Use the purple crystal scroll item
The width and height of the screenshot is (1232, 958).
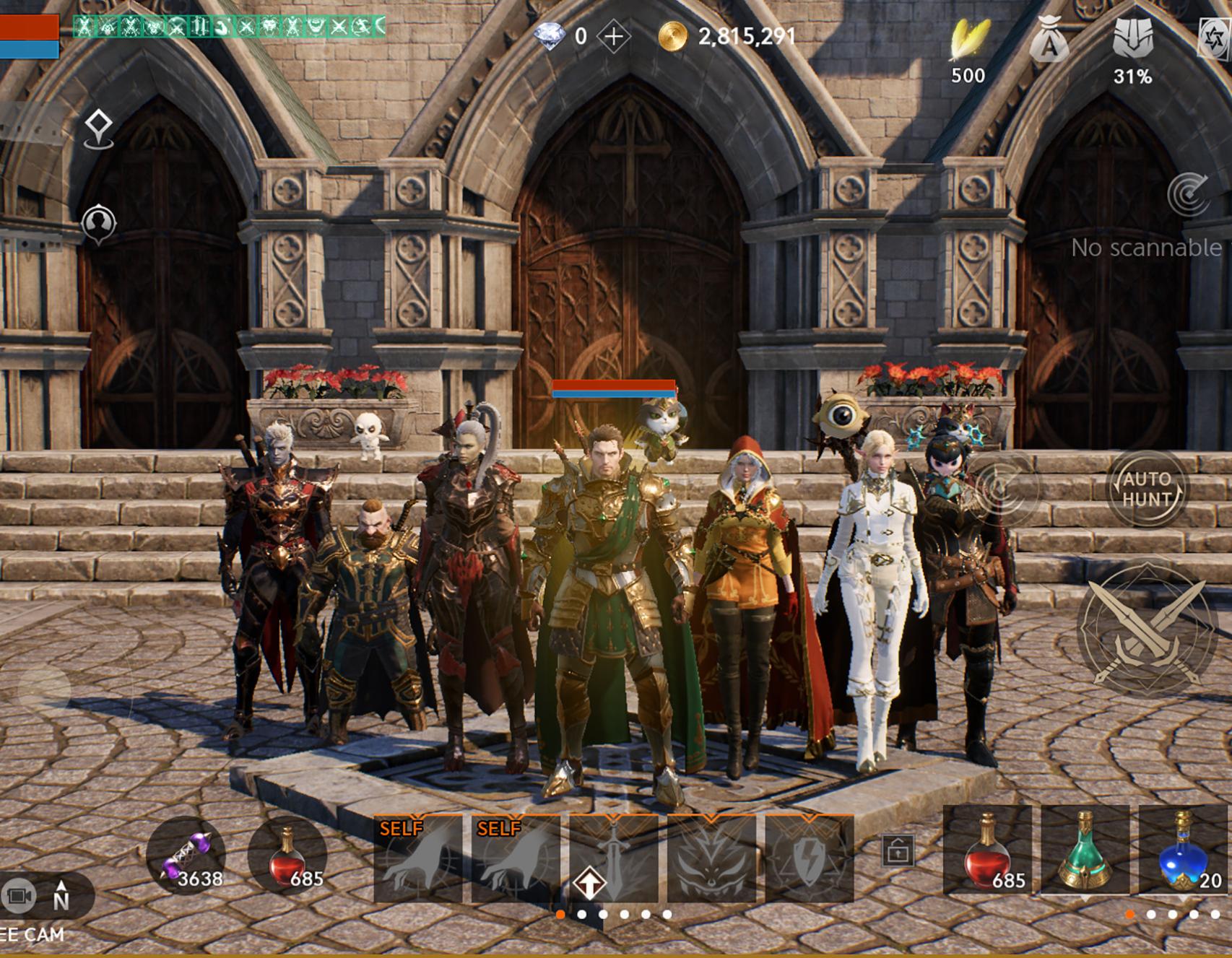point(186,856)
